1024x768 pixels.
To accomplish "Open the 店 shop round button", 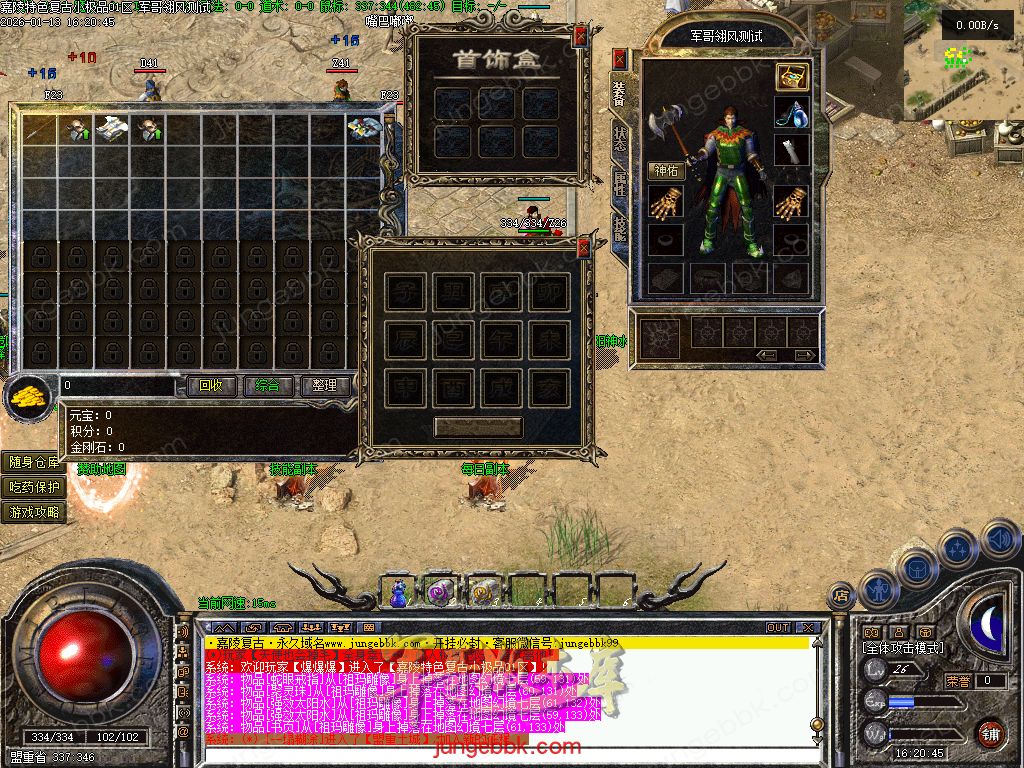I will tap(841, 595).
